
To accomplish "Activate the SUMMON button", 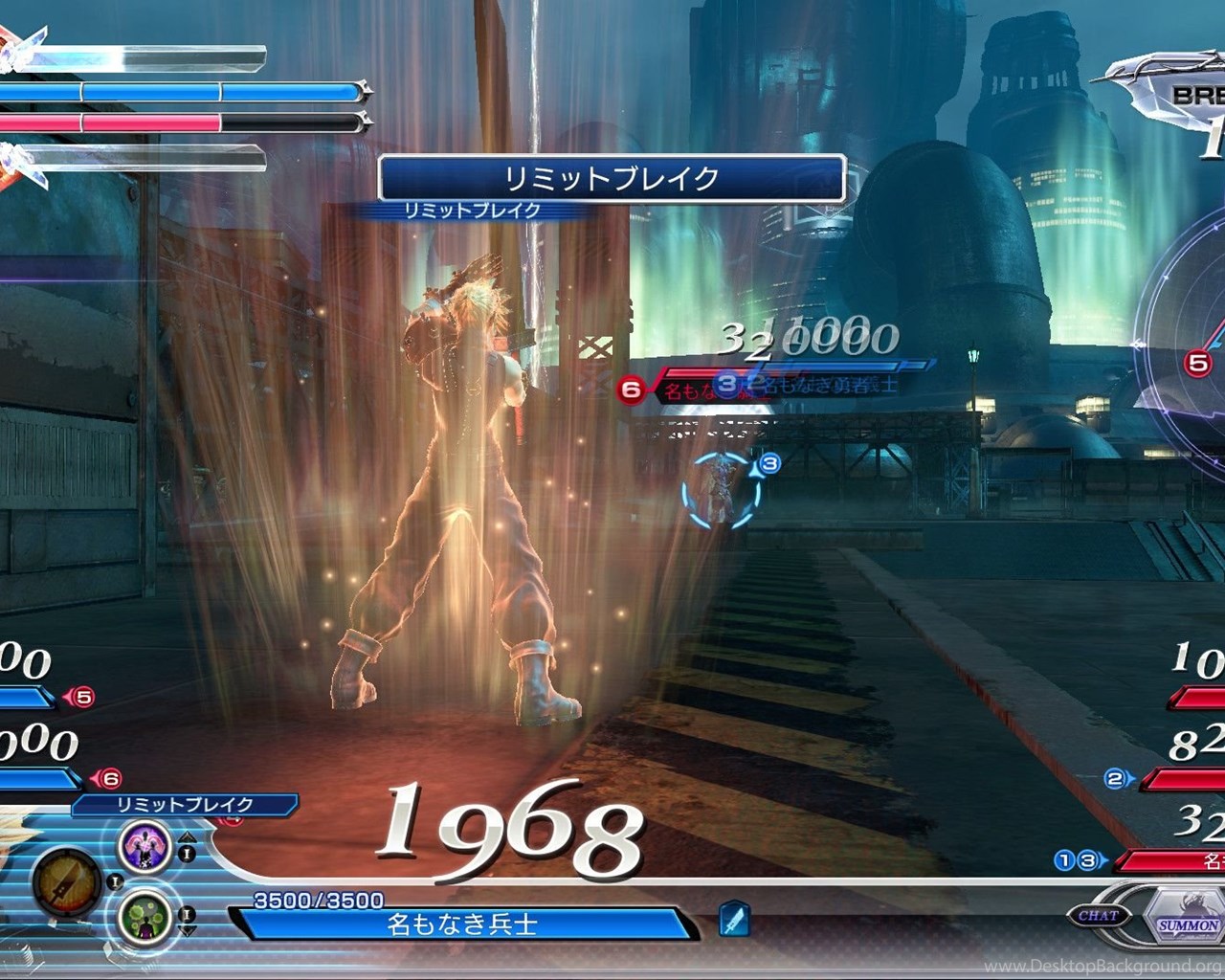I will (1188, 923).
